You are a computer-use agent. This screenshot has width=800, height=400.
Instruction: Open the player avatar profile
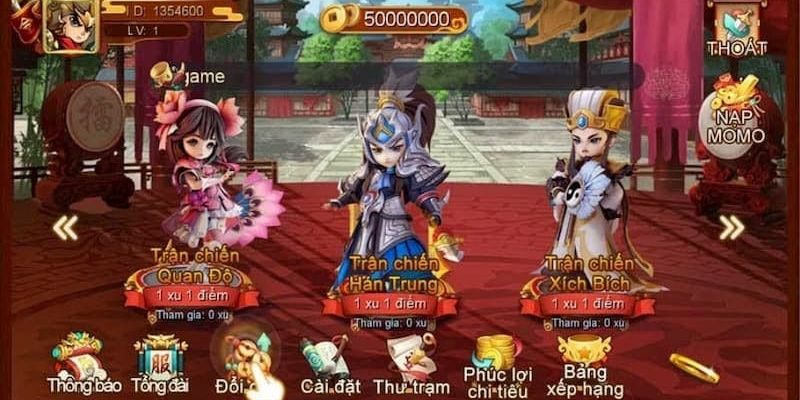click(70, 24)
